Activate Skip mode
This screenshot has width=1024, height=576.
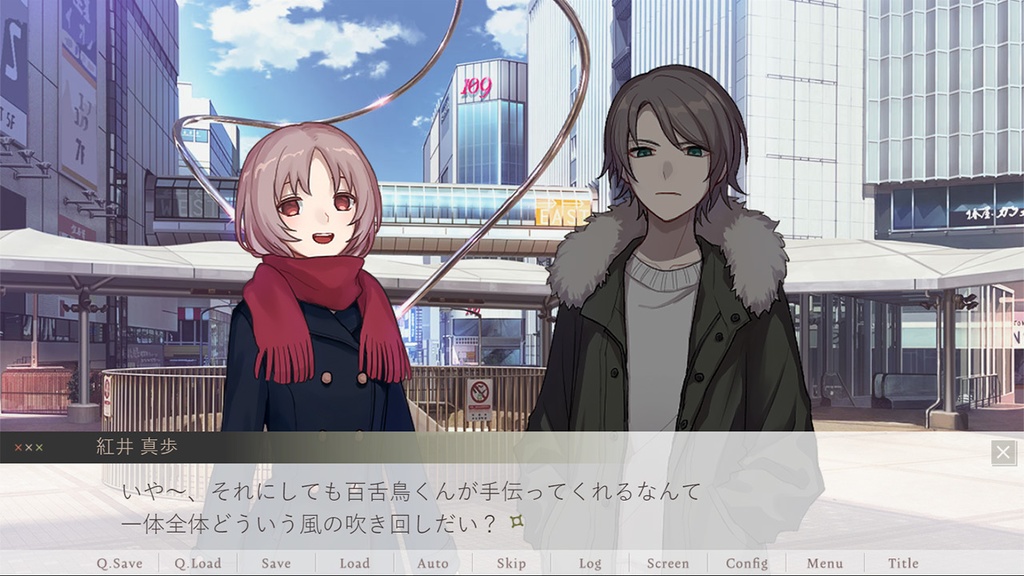point(511,563)
